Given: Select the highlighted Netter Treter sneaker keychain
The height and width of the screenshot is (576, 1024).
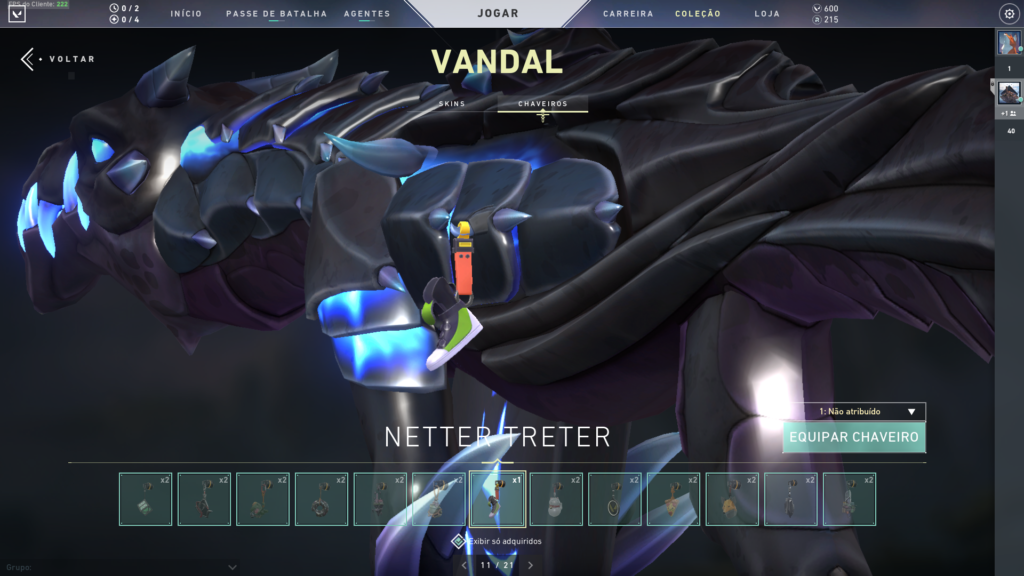Looking at the screenshot, I should [498, 499].
